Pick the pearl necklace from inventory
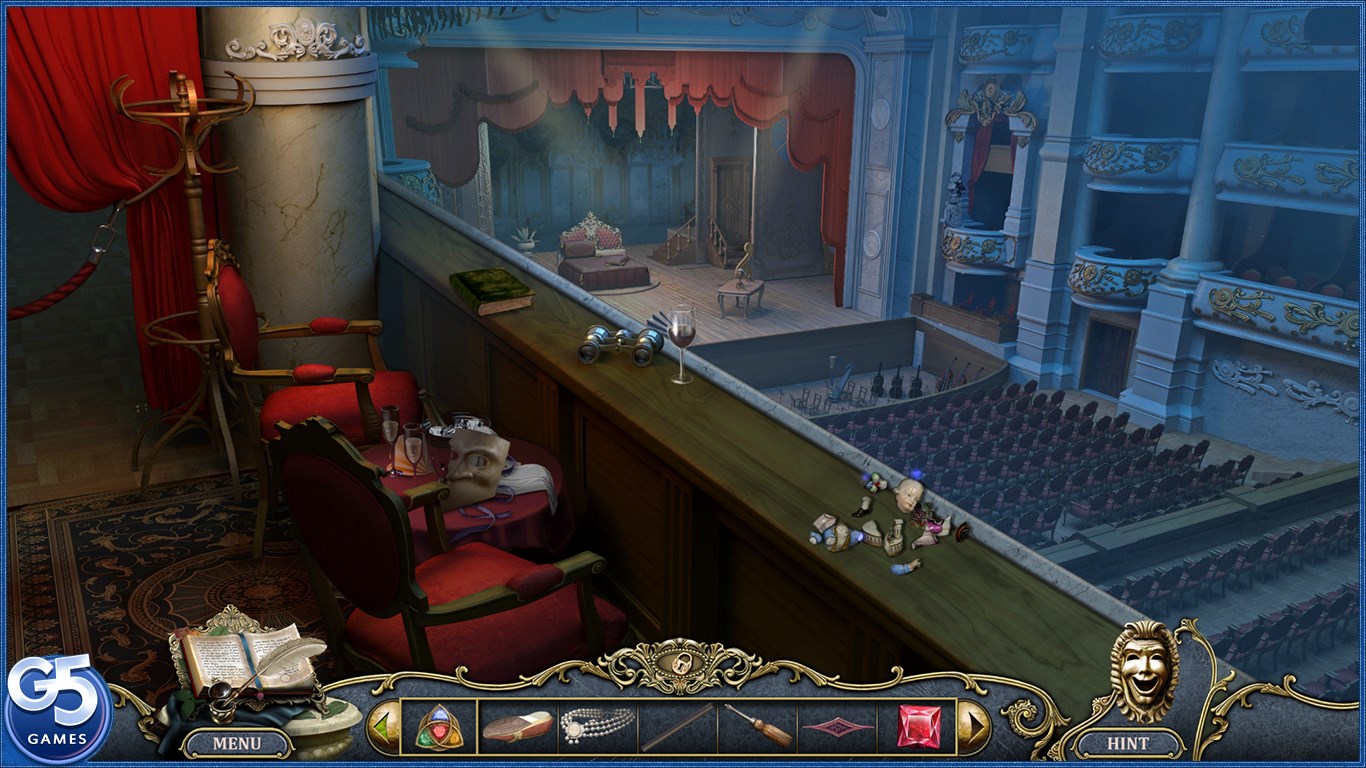The image size is (1366, 768). 598,725
